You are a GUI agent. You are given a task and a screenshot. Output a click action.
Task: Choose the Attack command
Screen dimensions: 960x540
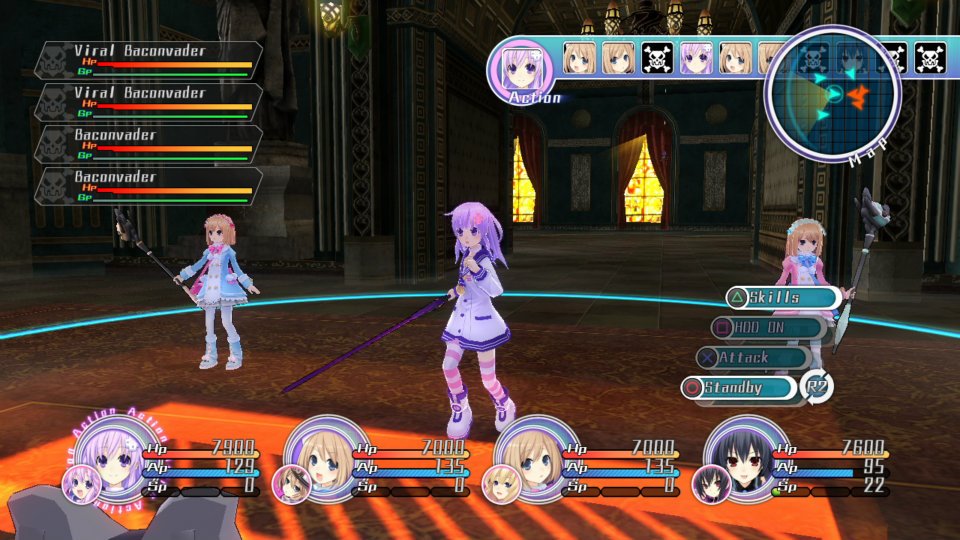753,357
